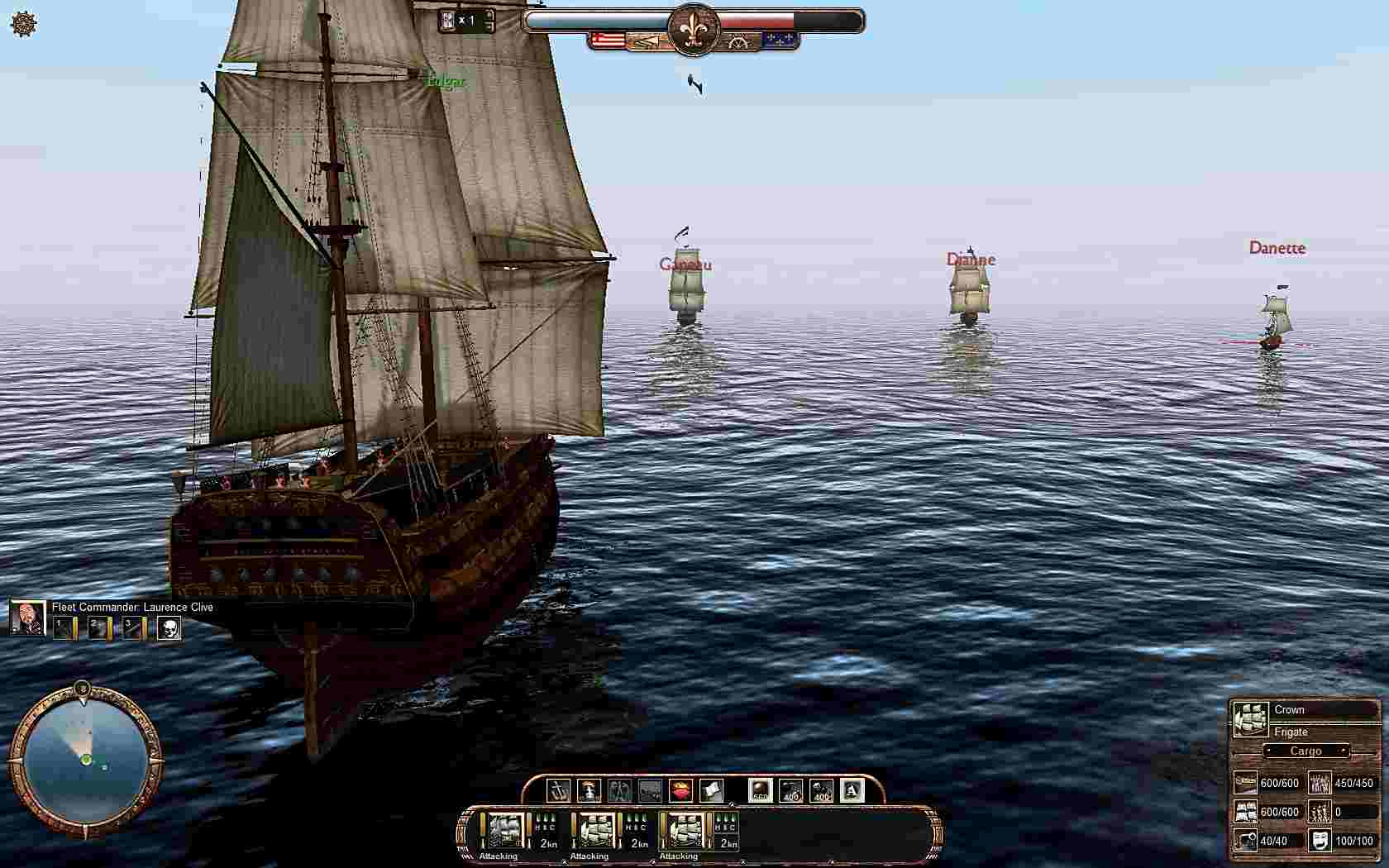
Task: Click the skull icon by the commander
Action: pos(169,628)
